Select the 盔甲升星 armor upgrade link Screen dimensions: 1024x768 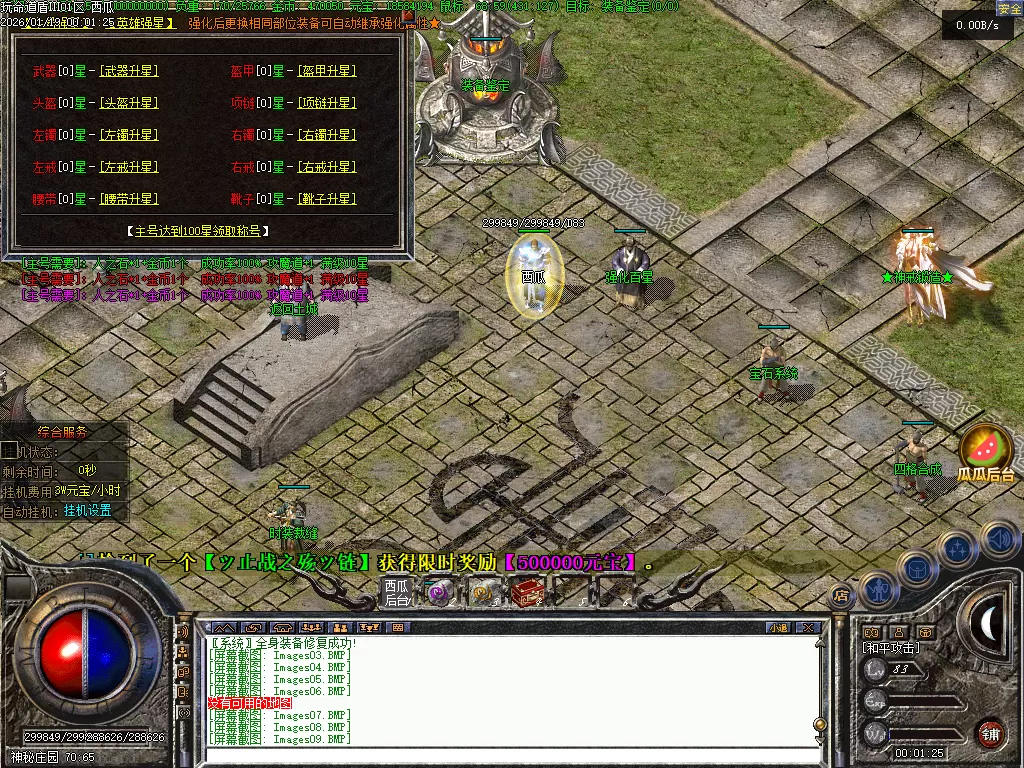[327, 71]
